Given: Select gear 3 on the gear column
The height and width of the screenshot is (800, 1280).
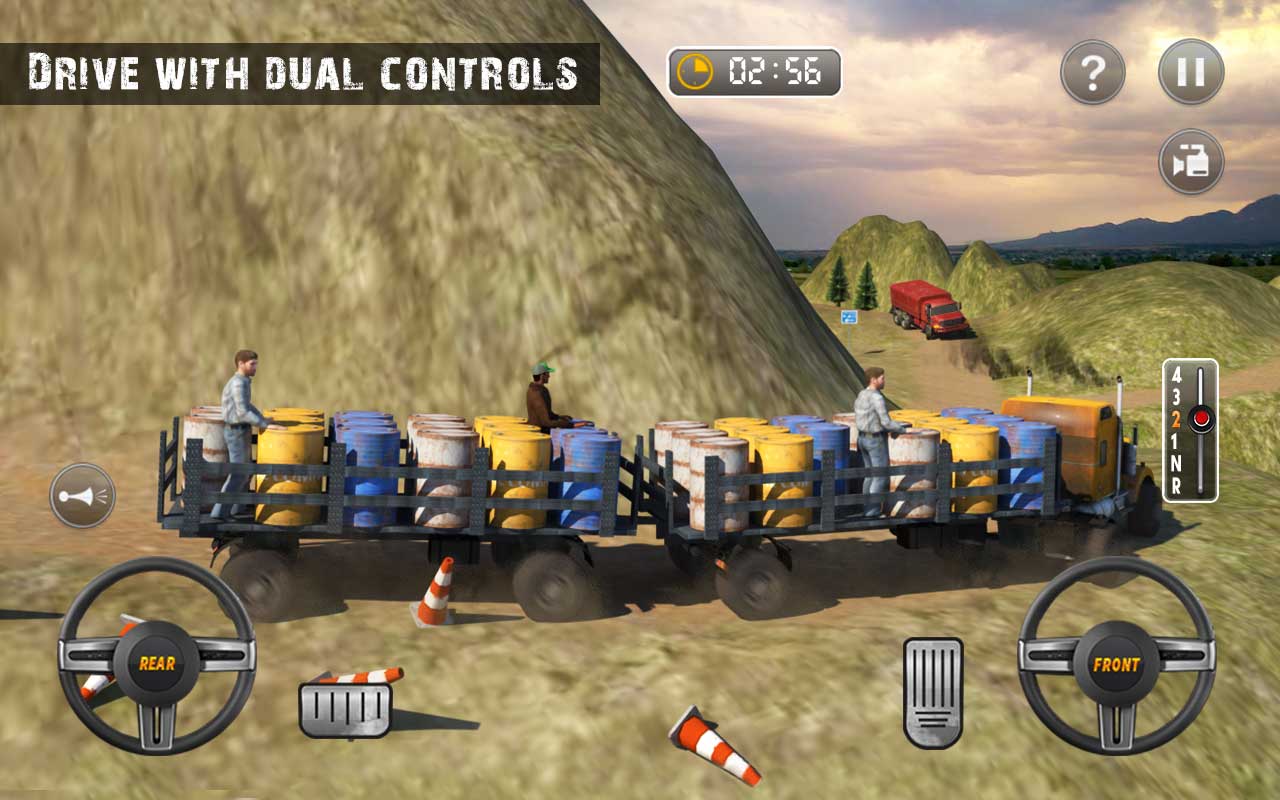Looking at the screenshot, I should (1176, 395).
